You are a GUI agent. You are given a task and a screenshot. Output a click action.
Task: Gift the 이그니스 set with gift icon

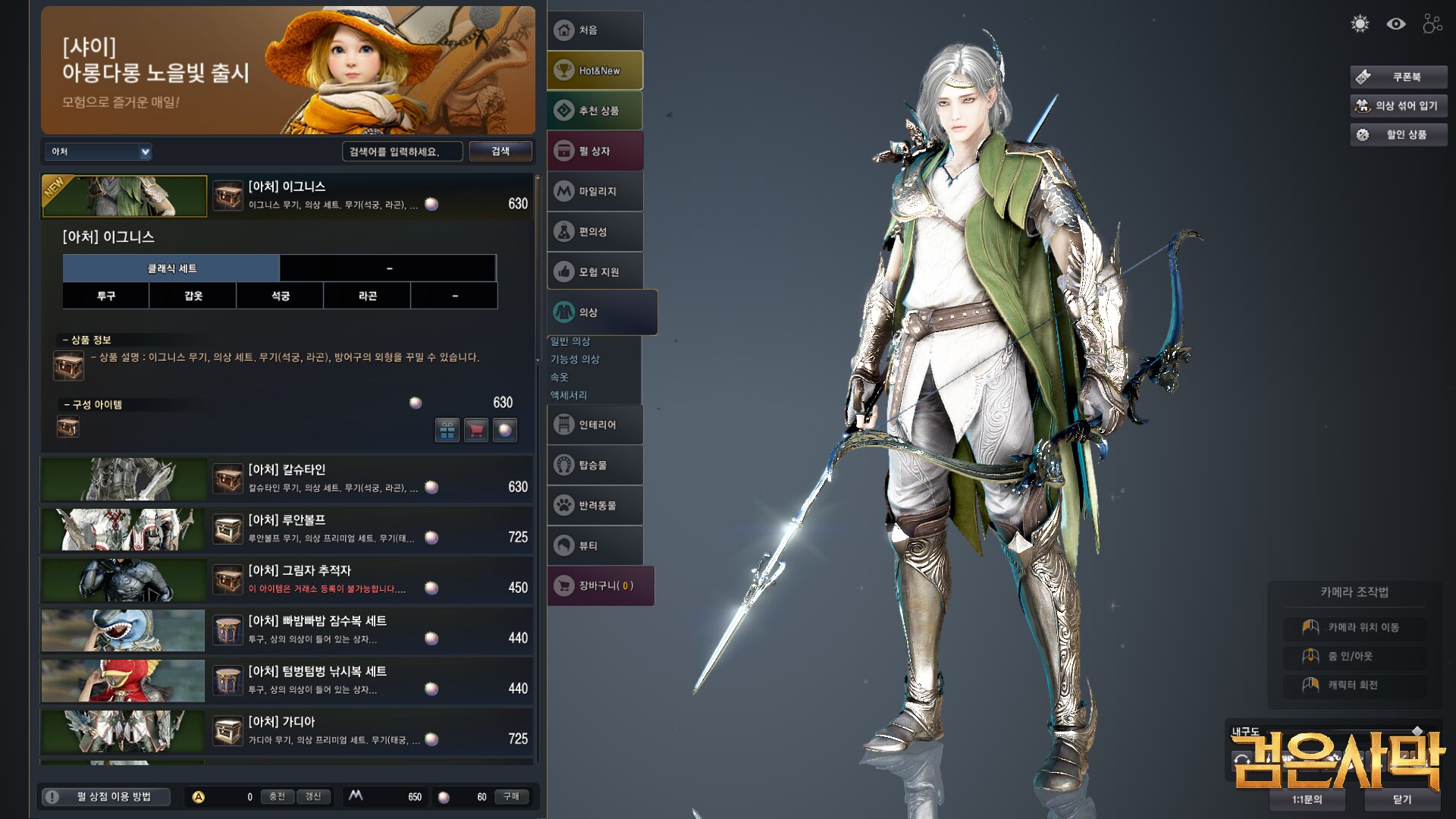click(447, 430)
